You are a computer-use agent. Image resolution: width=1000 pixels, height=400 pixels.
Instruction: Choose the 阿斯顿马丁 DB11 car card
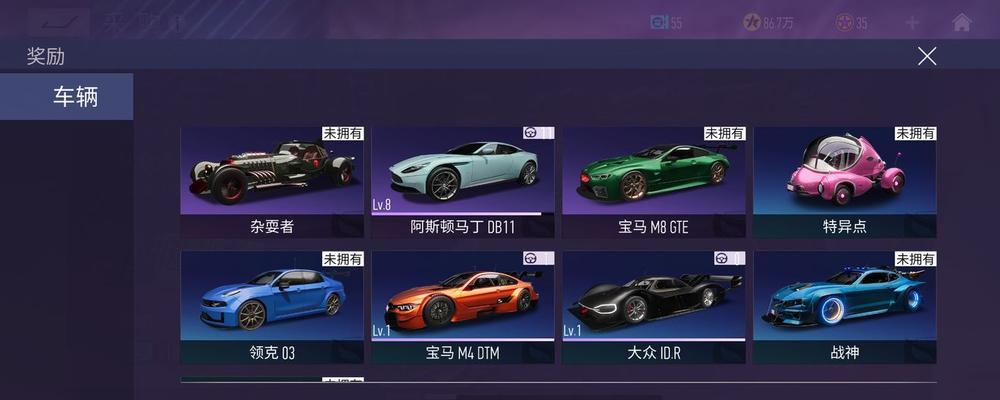point(463,181)
